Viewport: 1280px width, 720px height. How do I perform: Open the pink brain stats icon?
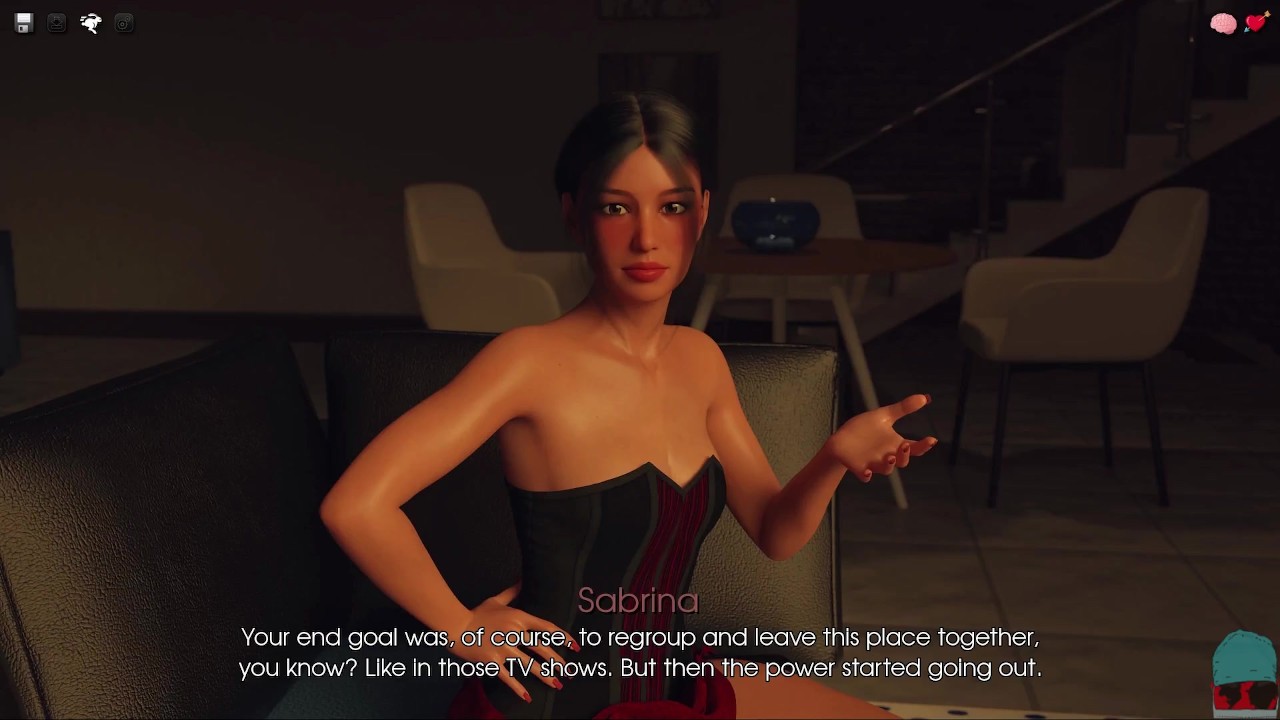click(x=1223, y=24)
